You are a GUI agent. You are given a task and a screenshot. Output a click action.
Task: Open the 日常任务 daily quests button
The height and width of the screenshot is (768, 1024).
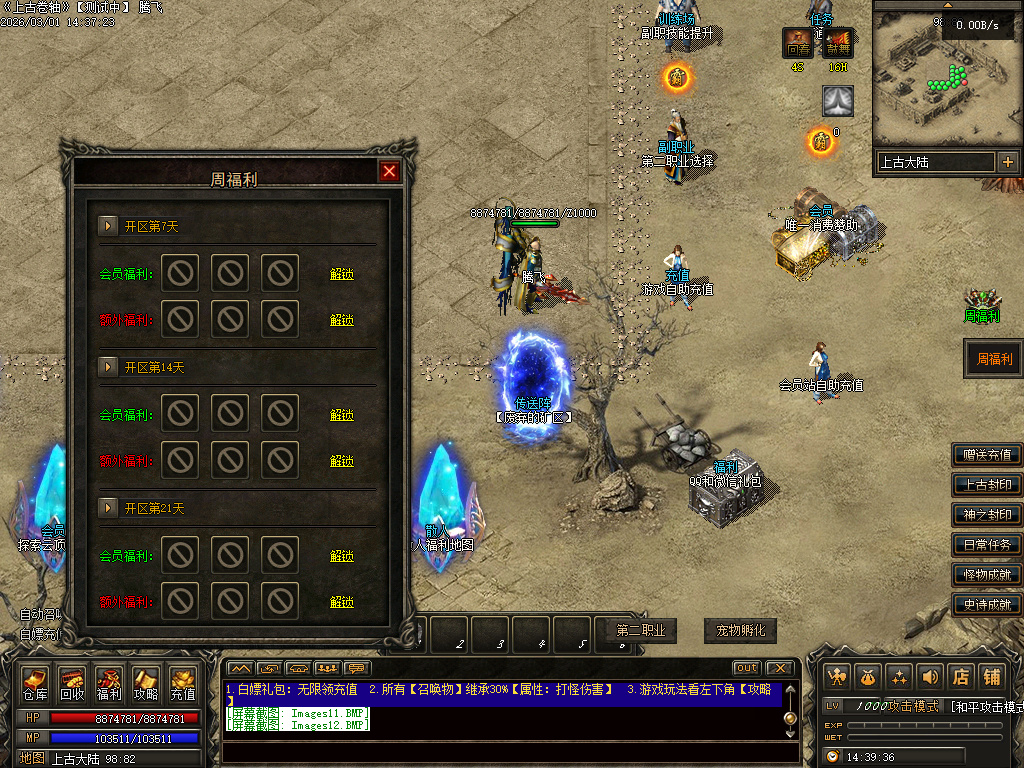click(x=987, y=545)
